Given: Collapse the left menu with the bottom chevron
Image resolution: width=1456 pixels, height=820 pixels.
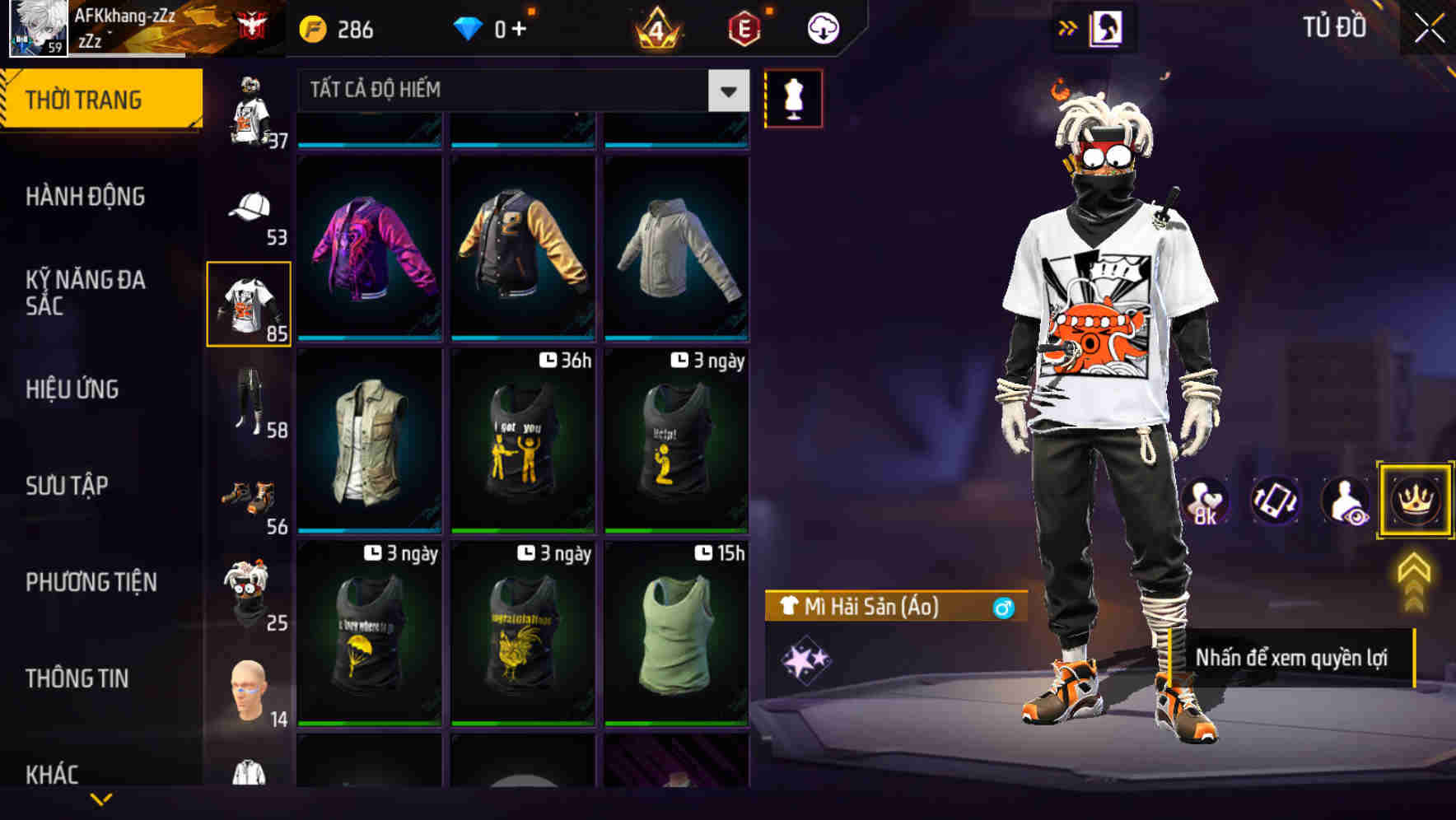Looking at the screenshot, I should click(x=99, y=797).
